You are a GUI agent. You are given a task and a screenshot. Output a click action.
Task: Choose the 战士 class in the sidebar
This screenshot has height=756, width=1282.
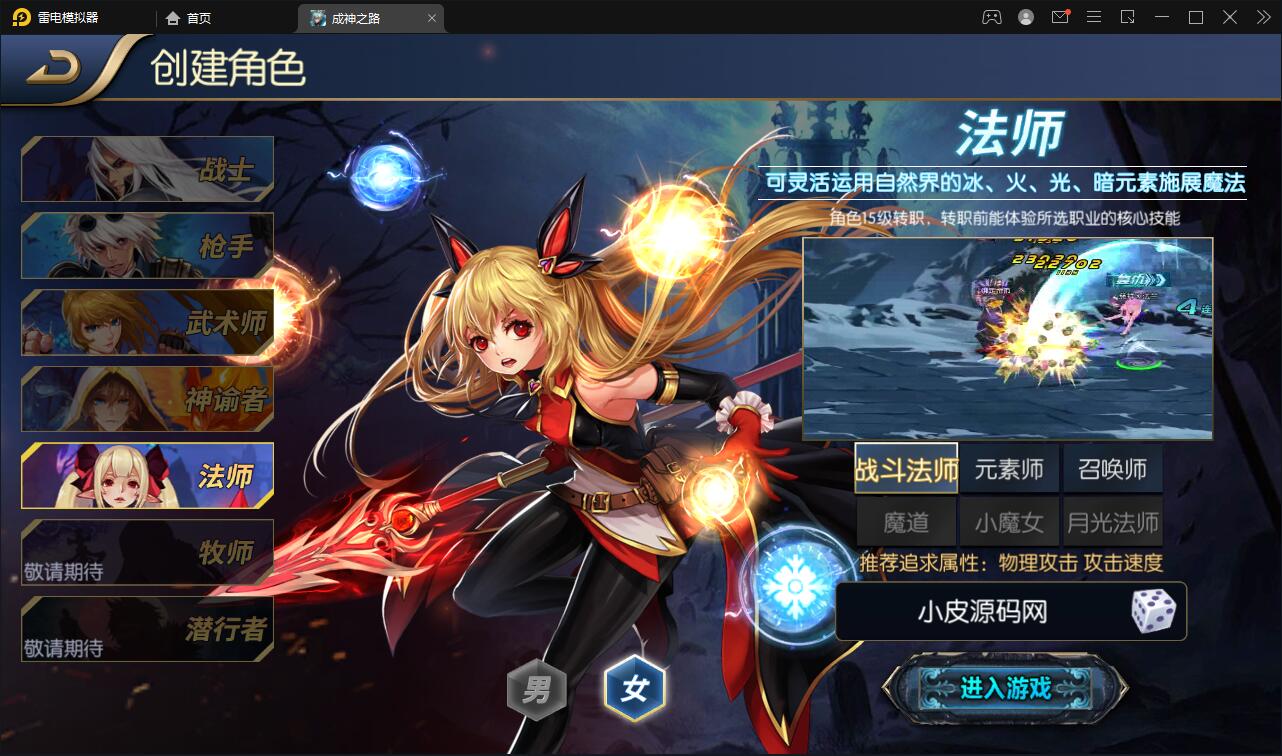[x=147, y=168]
